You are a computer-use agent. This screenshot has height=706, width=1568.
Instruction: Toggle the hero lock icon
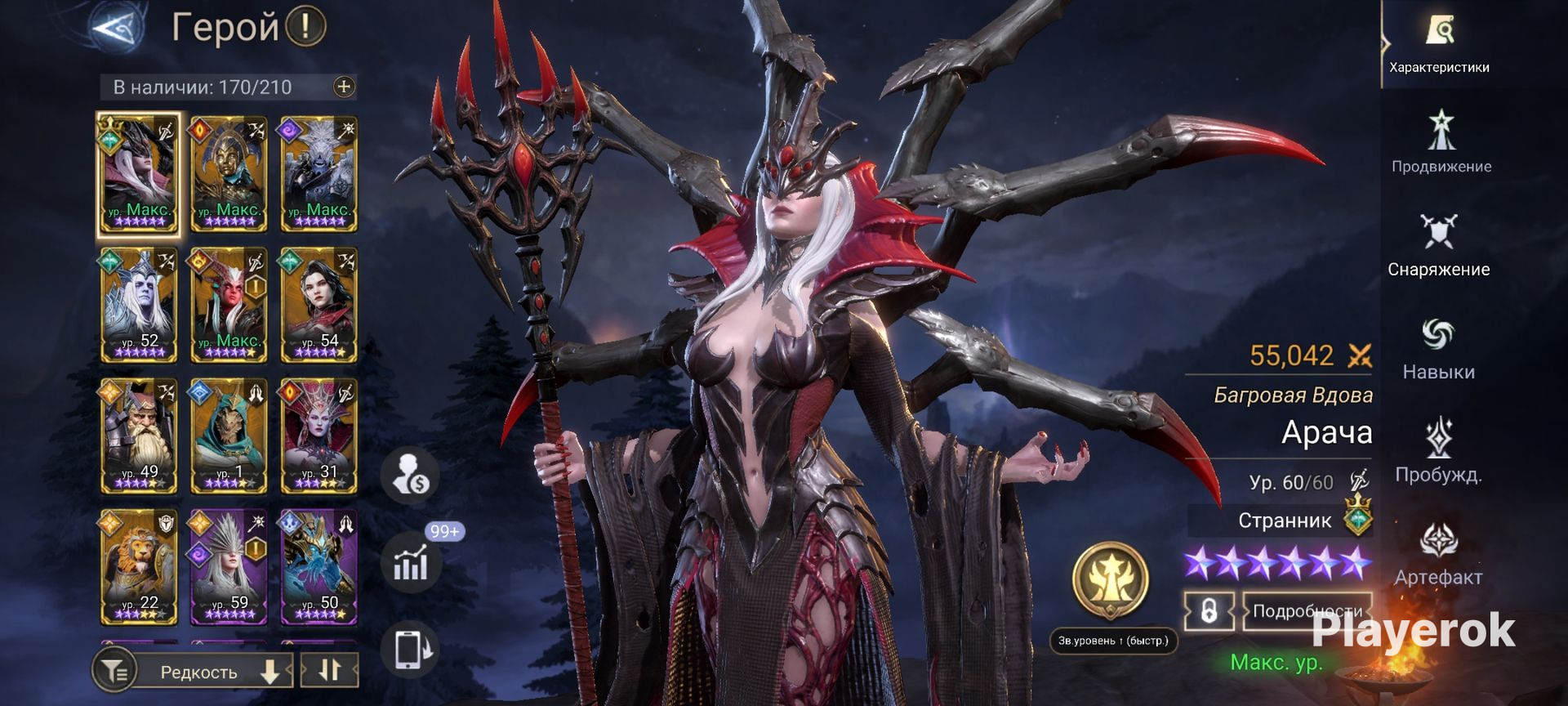click(x=1209, y=611)
